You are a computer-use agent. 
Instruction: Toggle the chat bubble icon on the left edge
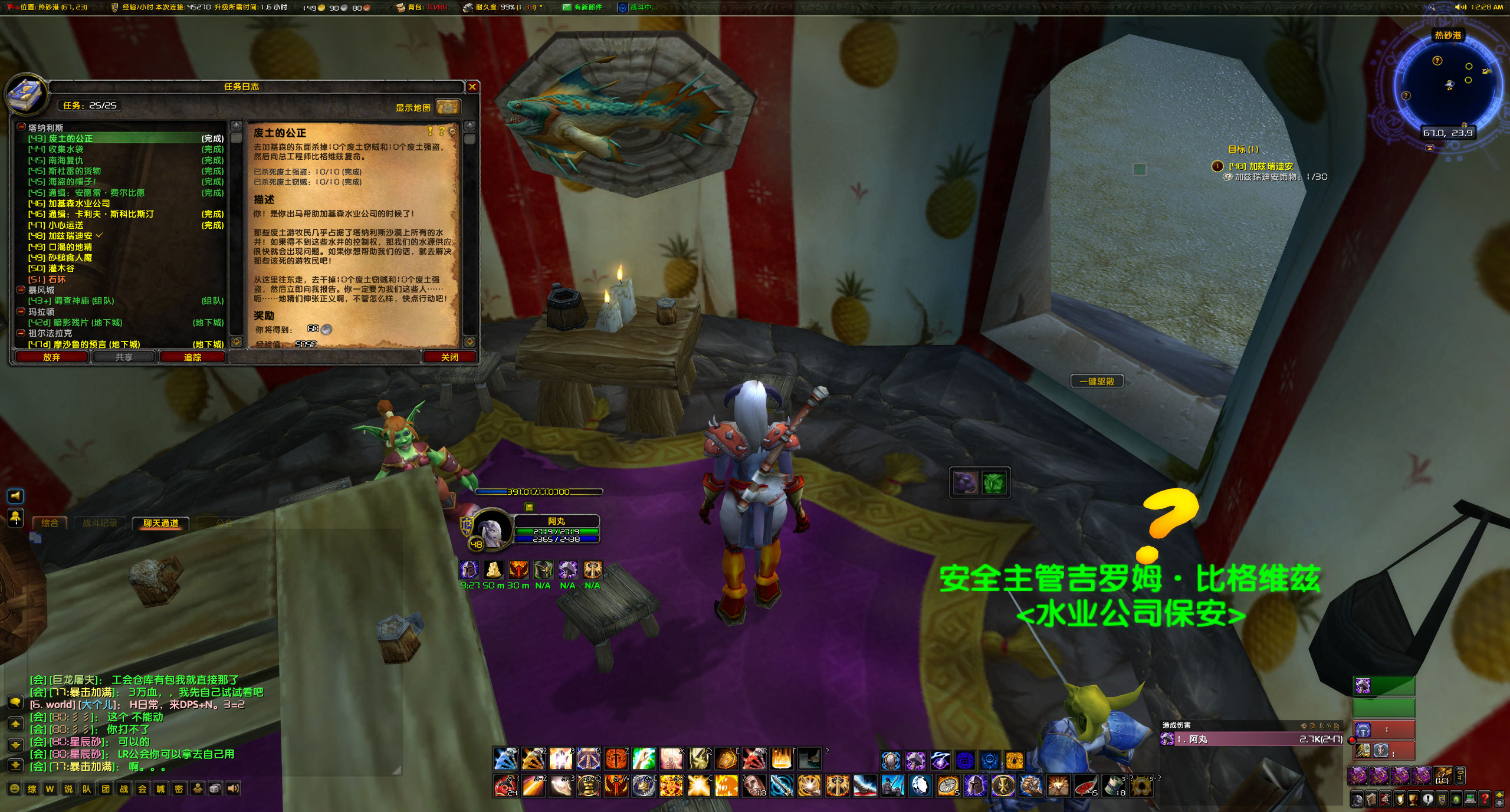click(15, 702)
